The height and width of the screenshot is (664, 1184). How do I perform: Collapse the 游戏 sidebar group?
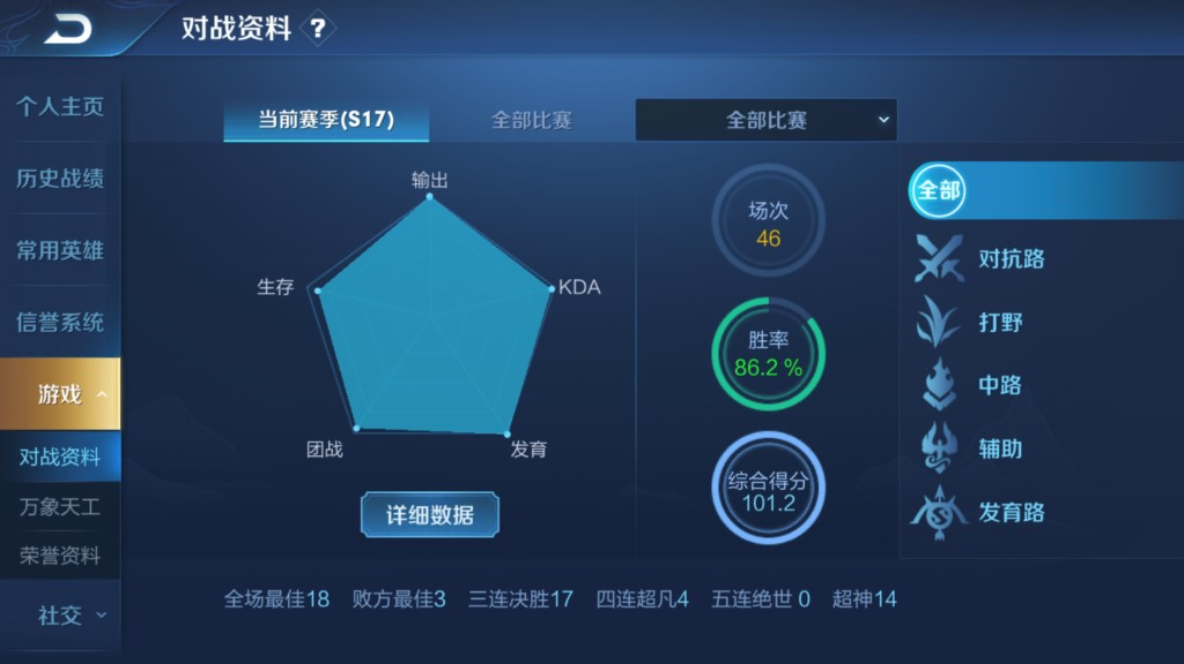pos(60,394)
